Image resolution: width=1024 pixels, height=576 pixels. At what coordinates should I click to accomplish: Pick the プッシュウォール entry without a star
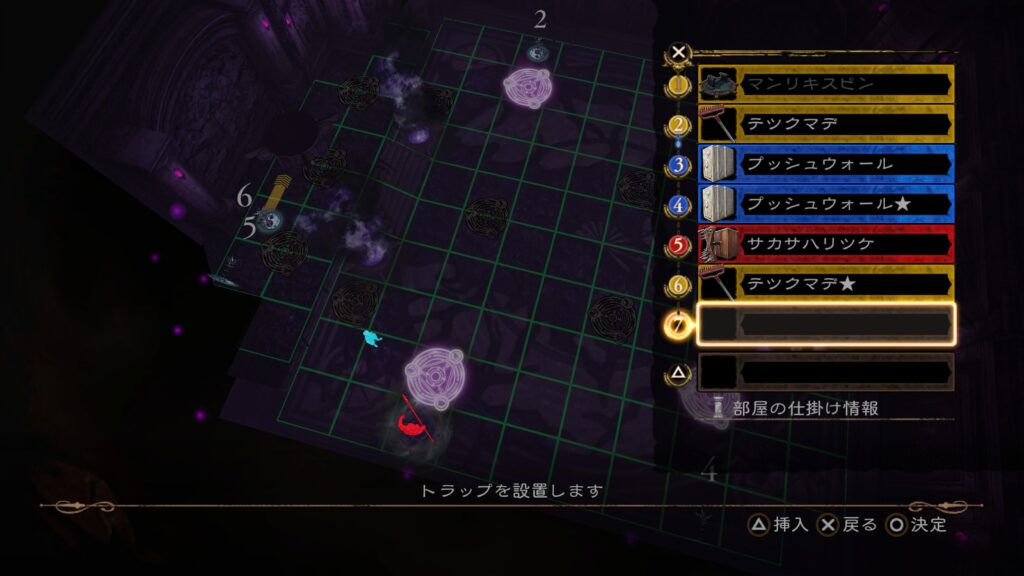[x=825, y=164]
